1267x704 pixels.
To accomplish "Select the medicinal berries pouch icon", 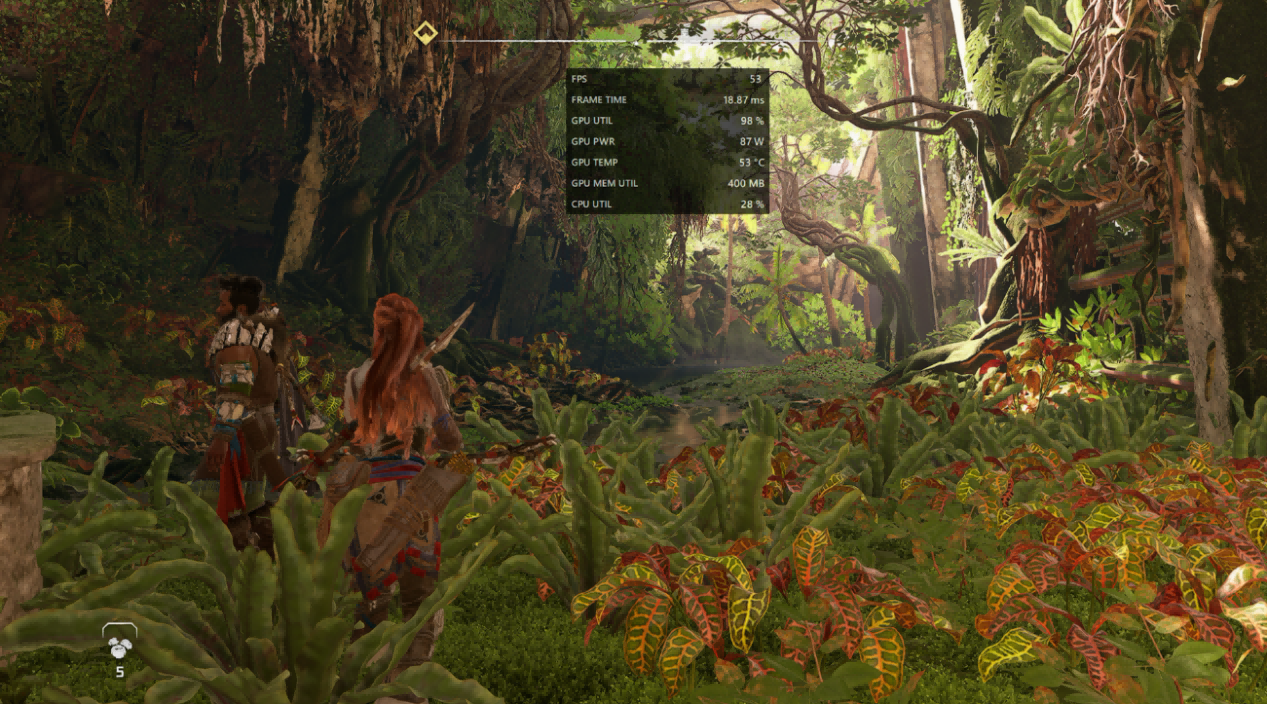I will click(120, 646).
